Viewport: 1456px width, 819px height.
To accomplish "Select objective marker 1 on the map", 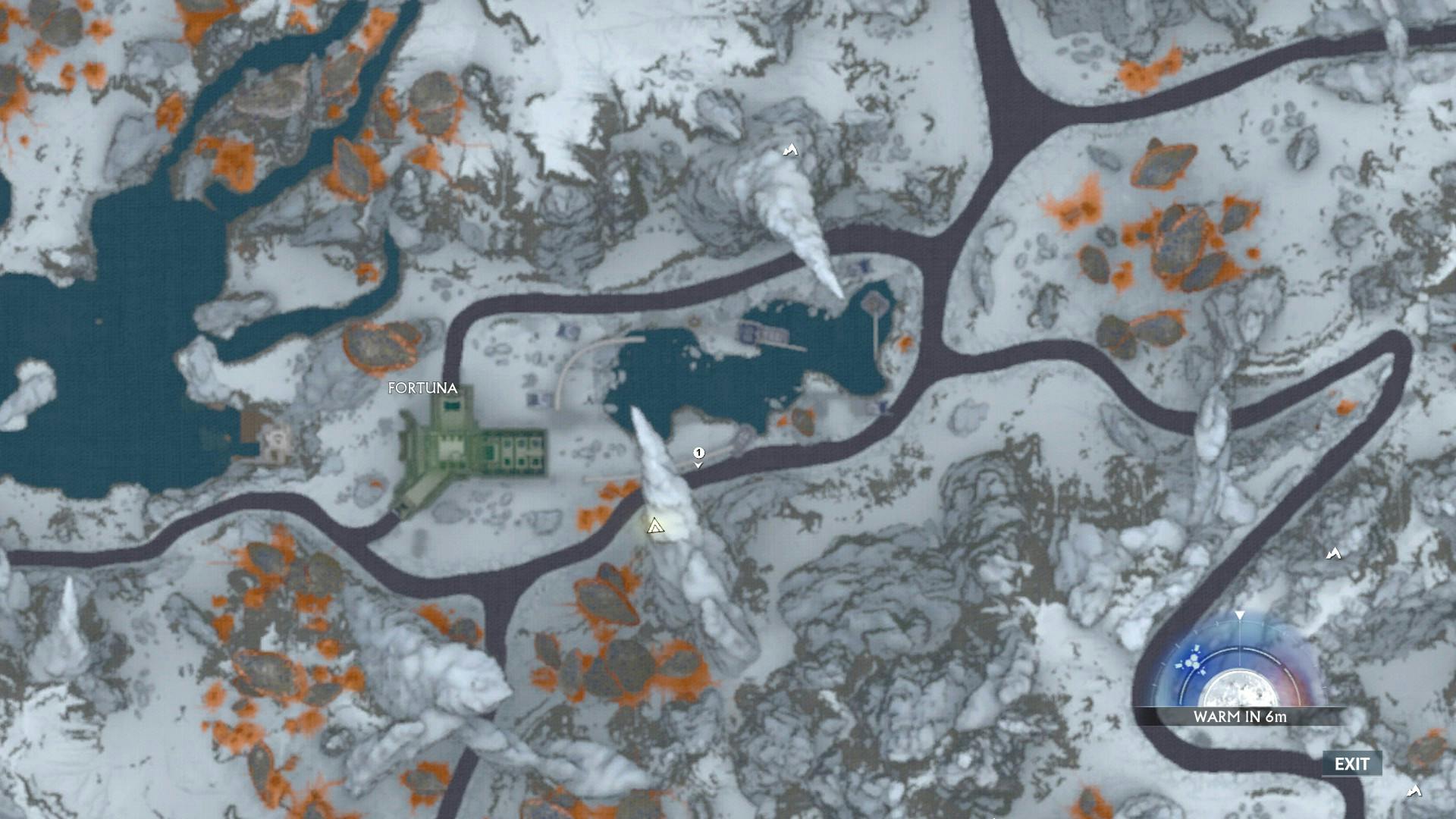I will tap(698, 453).
